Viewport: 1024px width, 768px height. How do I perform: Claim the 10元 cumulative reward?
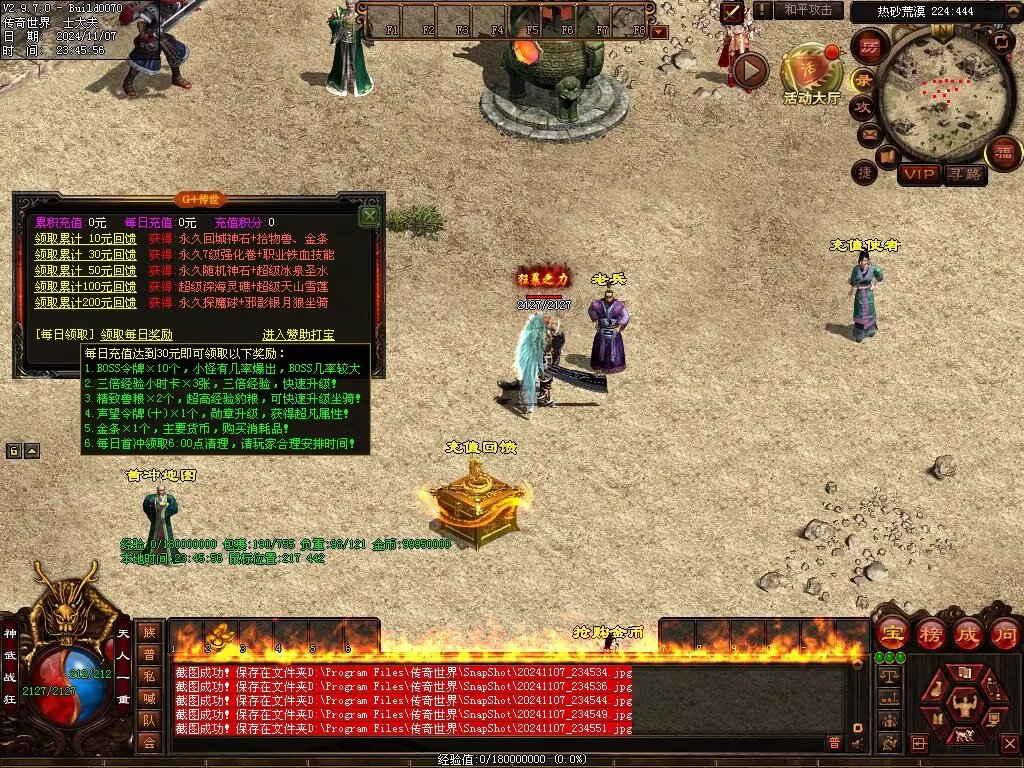pos(85,239)
